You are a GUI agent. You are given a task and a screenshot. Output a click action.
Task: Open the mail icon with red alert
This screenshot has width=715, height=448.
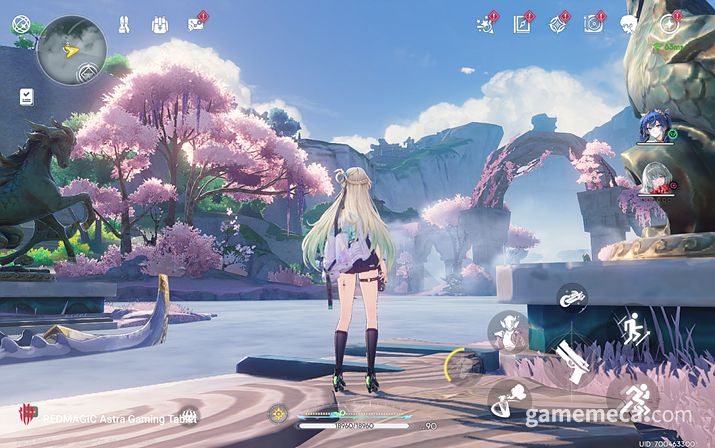pyautogui.click(x=196, y=24)
